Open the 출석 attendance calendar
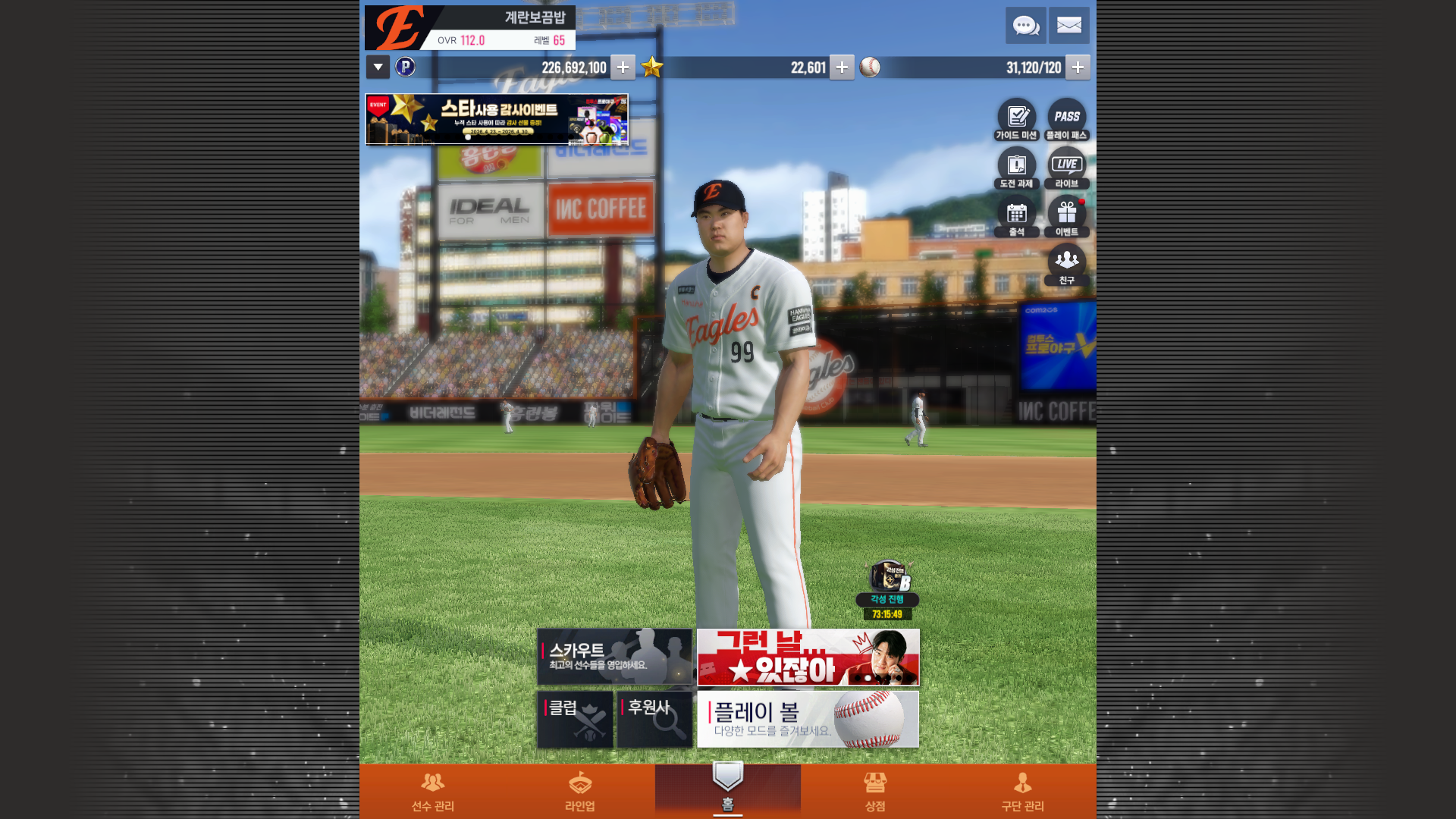1456x819 pixels. [1016, 217]
